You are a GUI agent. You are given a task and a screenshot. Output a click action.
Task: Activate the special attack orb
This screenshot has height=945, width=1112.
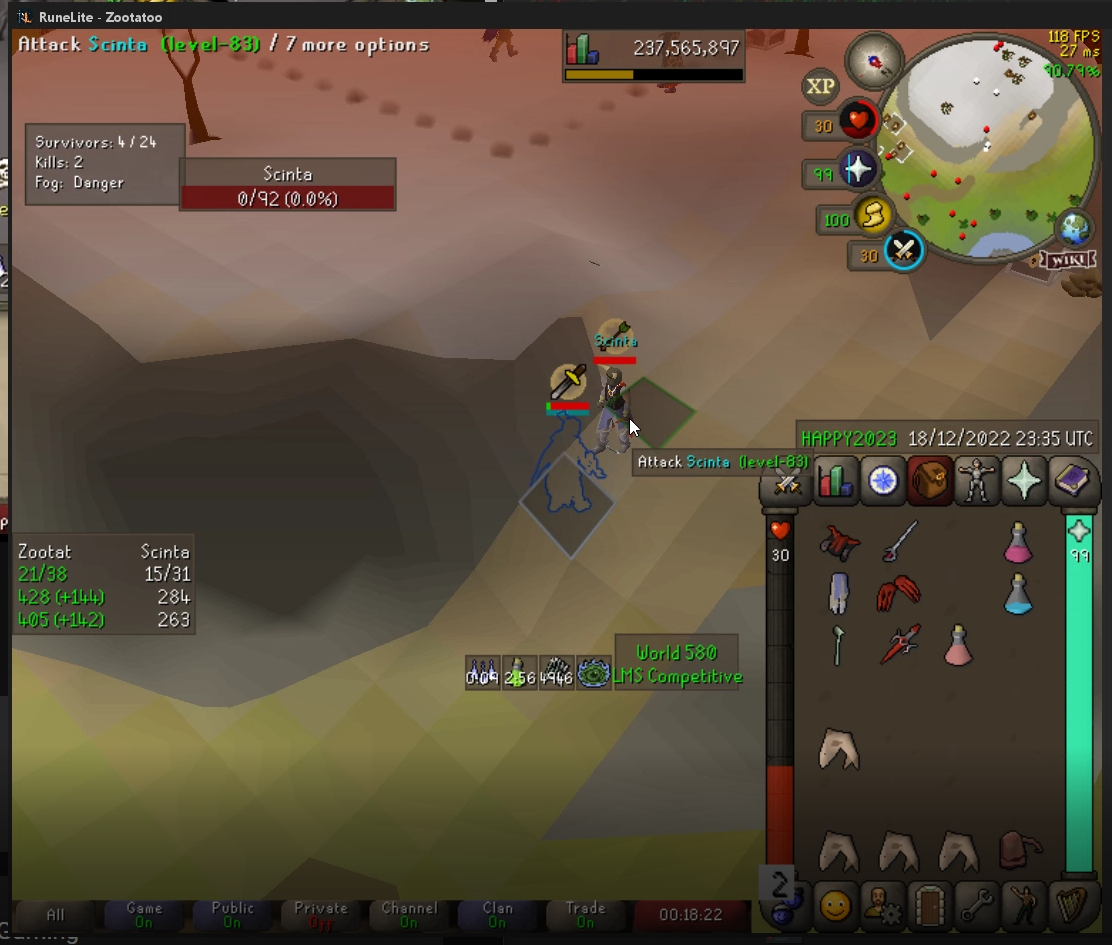(x=903, y=250)
